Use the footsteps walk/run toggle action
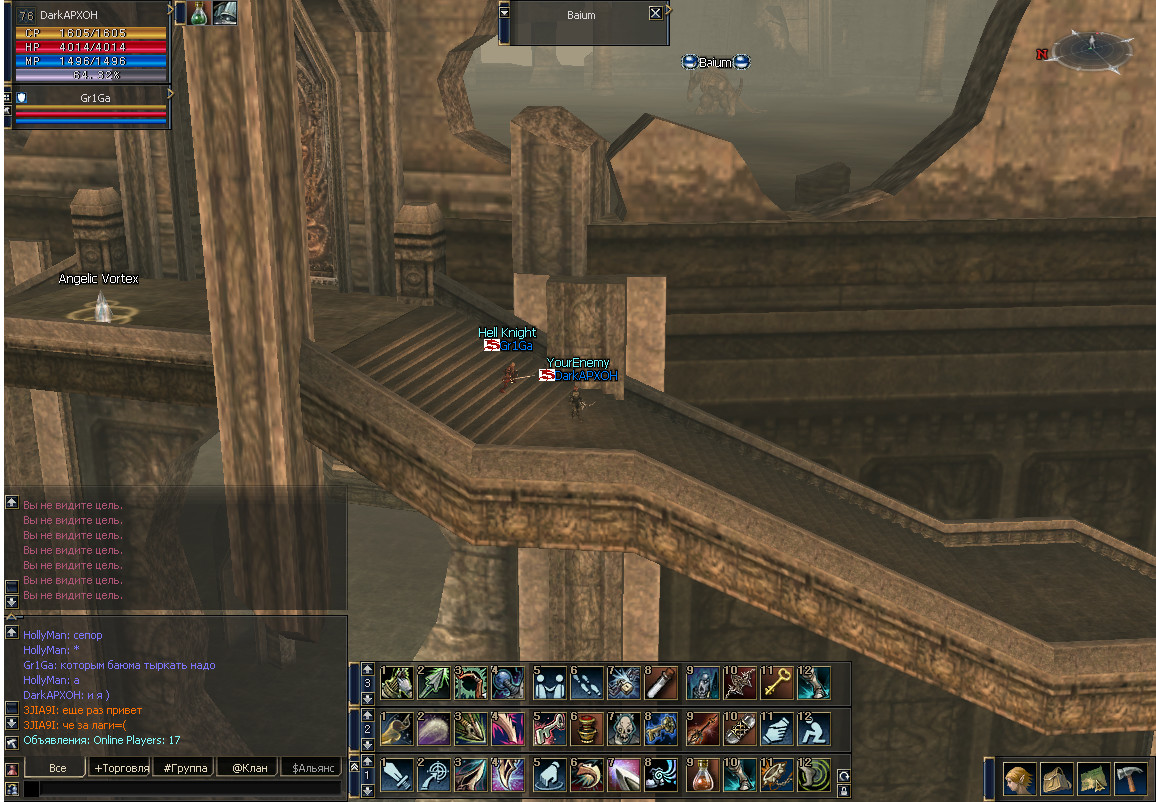 pos(587,682)
